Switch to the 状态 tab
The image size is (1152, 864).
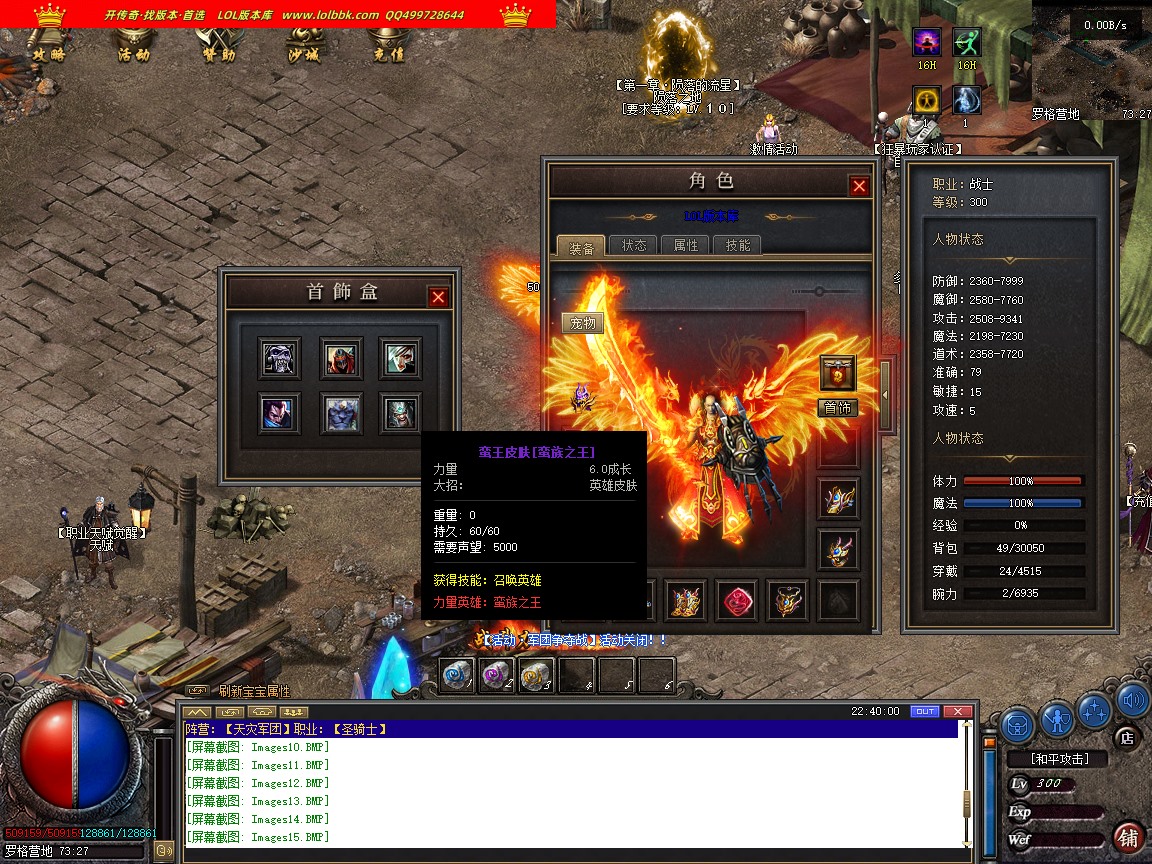click(634, 245)
